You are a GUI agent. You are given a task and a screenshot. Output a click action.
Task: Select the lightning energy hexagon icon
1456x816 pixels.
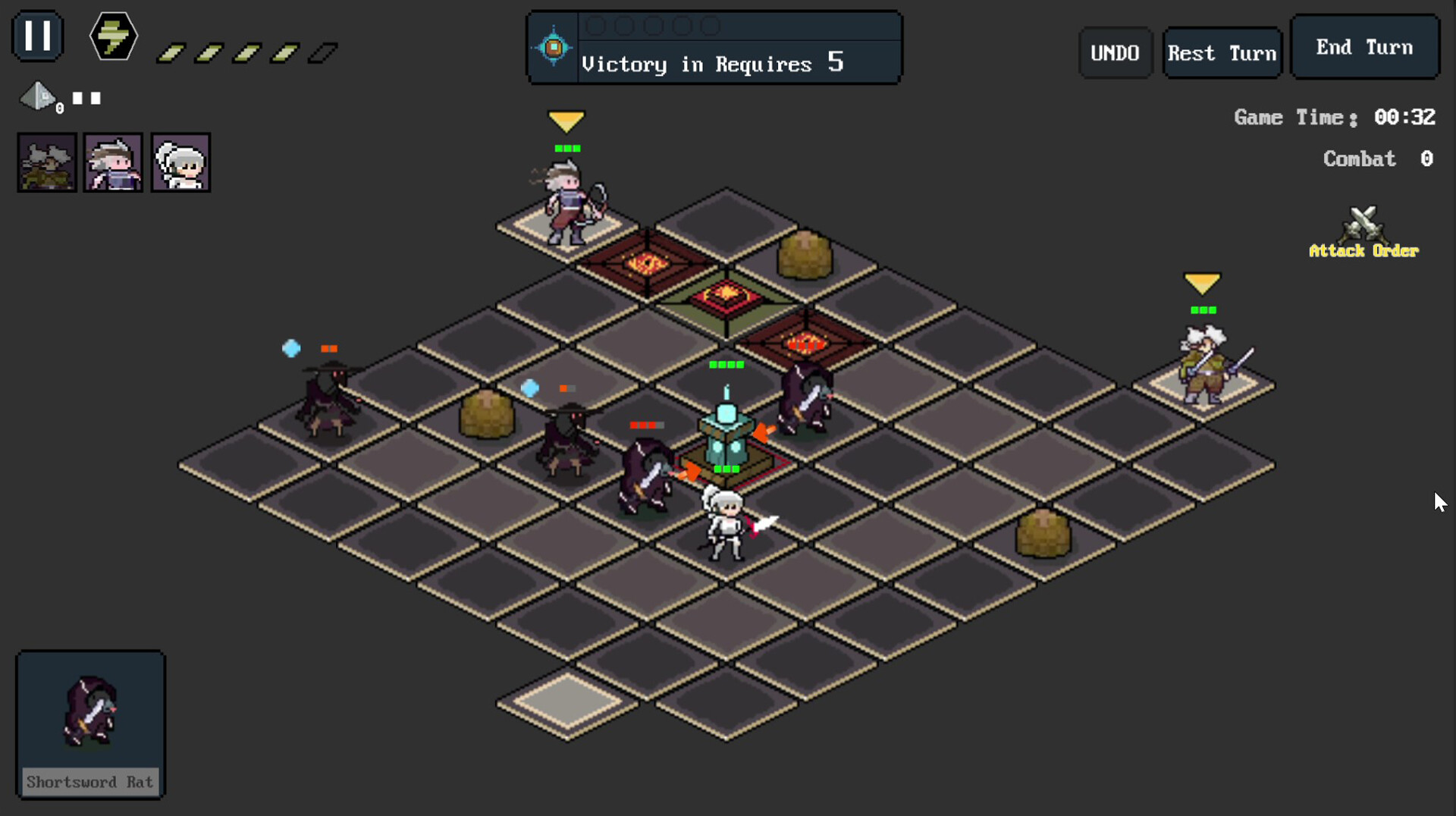click(112, 36)
